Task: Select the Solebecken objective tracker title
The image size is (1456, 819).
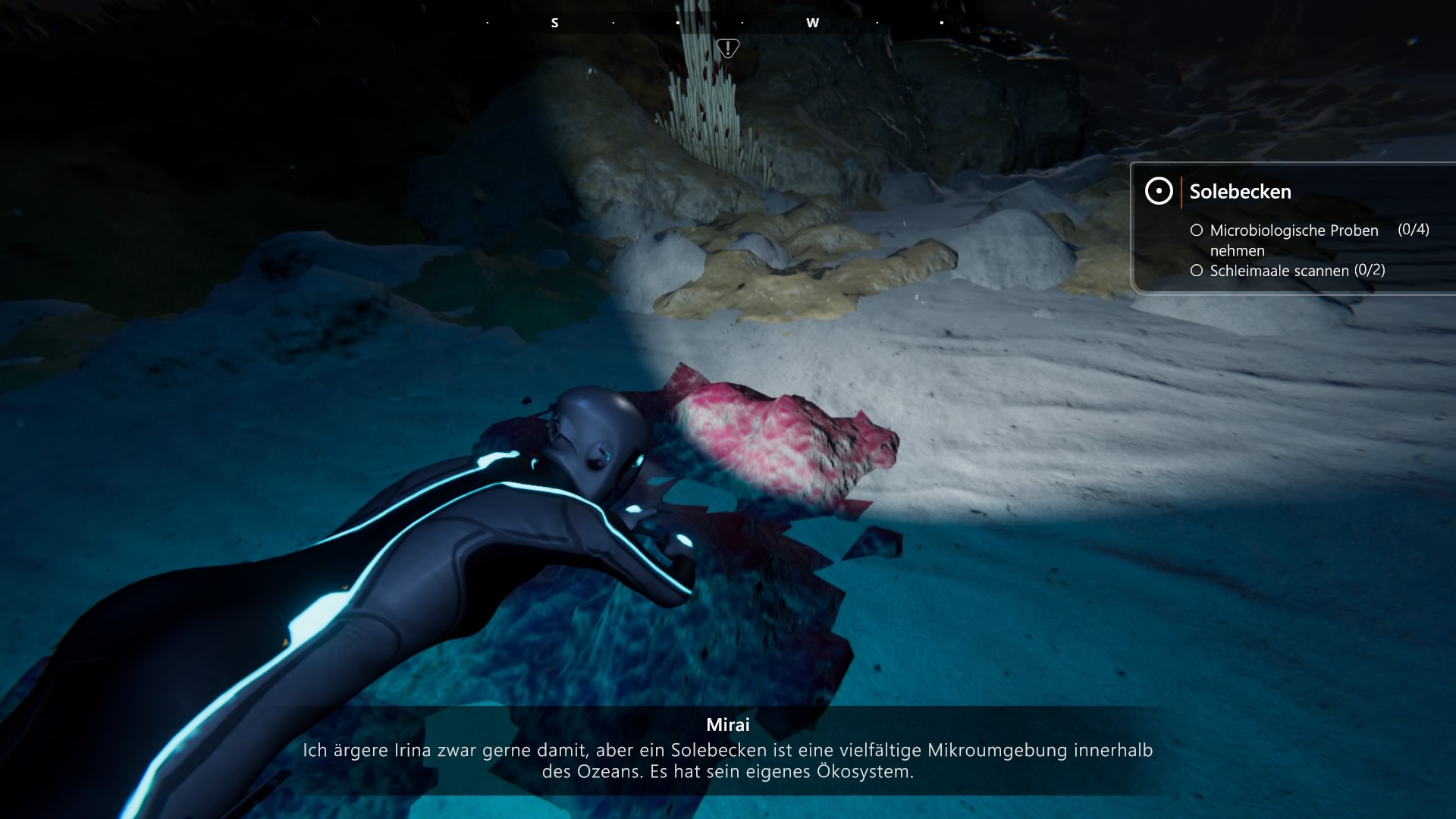Action: click(x=1240, y=192)
